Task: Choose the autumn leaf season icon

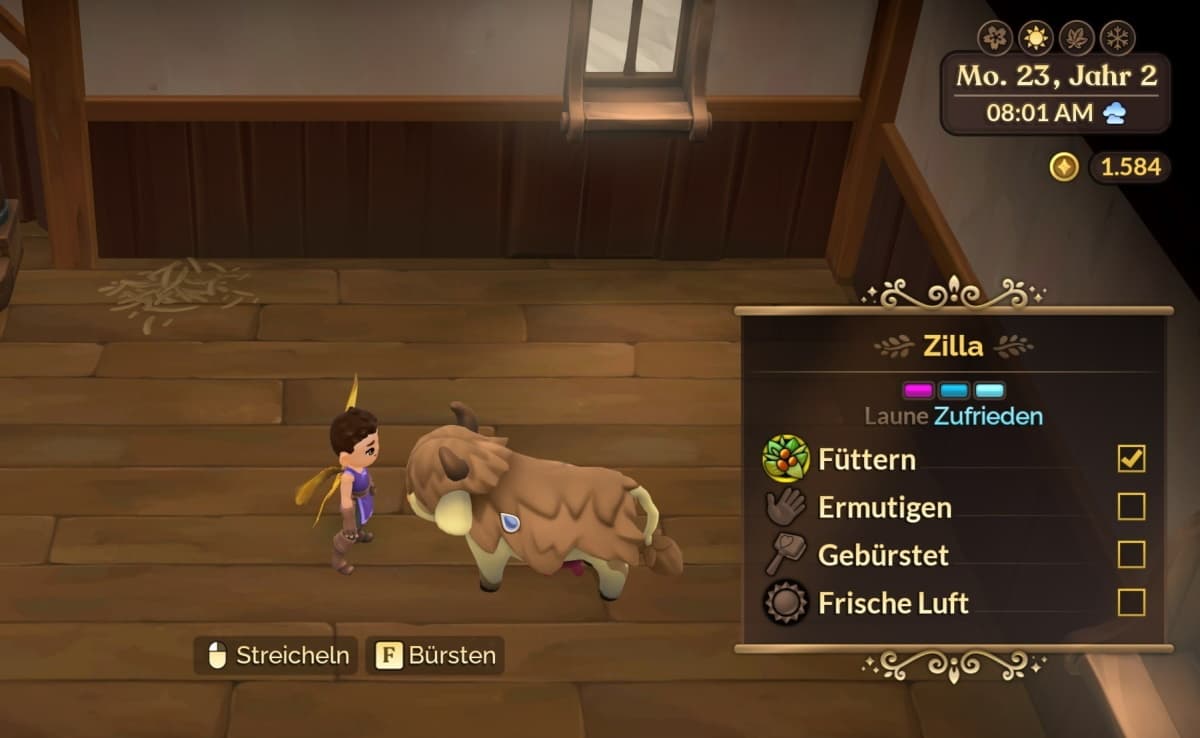Action: coord(1077,37)
